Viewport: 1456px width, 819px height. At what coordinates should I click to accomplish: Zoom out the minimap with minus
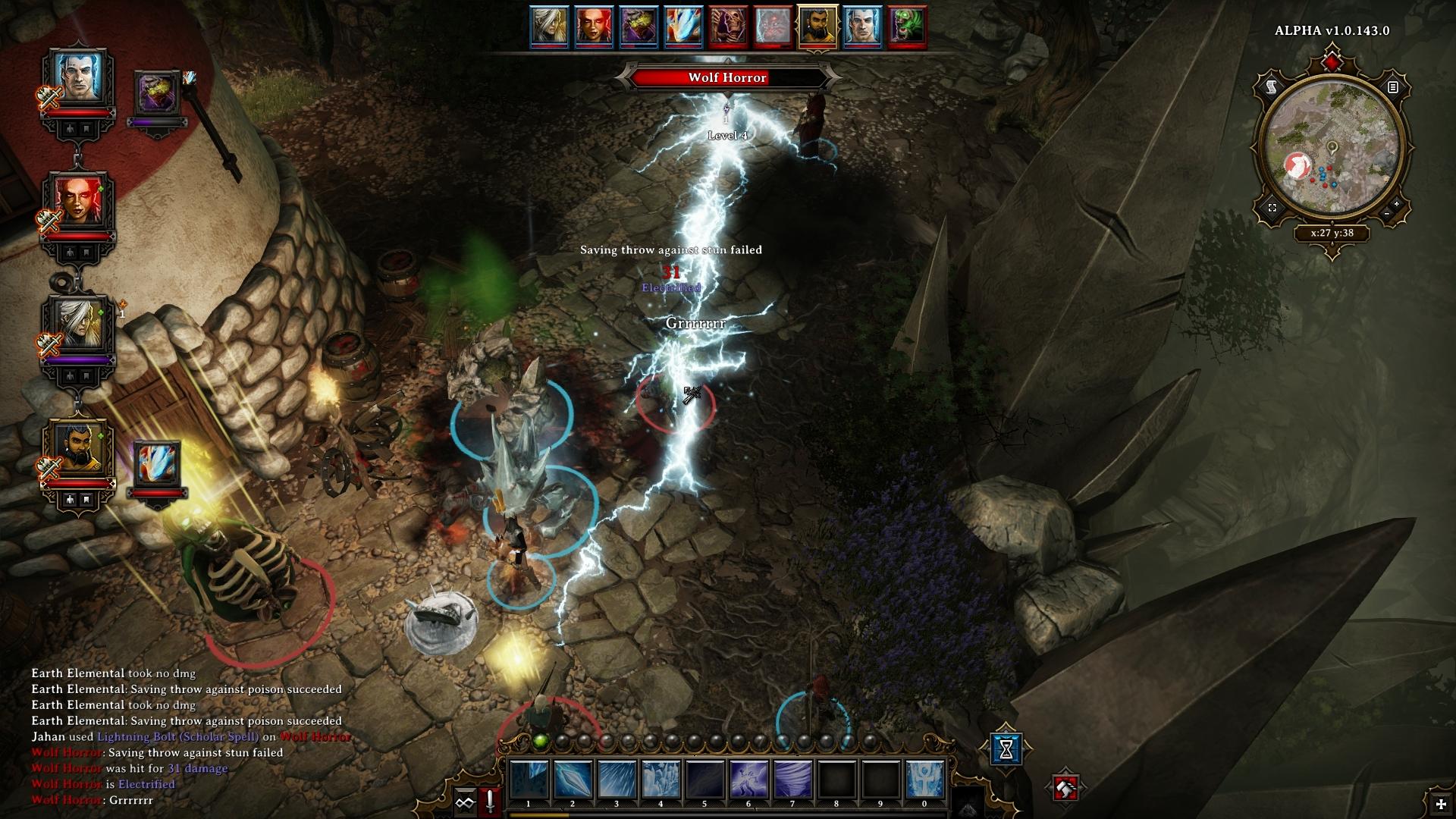1387,215
